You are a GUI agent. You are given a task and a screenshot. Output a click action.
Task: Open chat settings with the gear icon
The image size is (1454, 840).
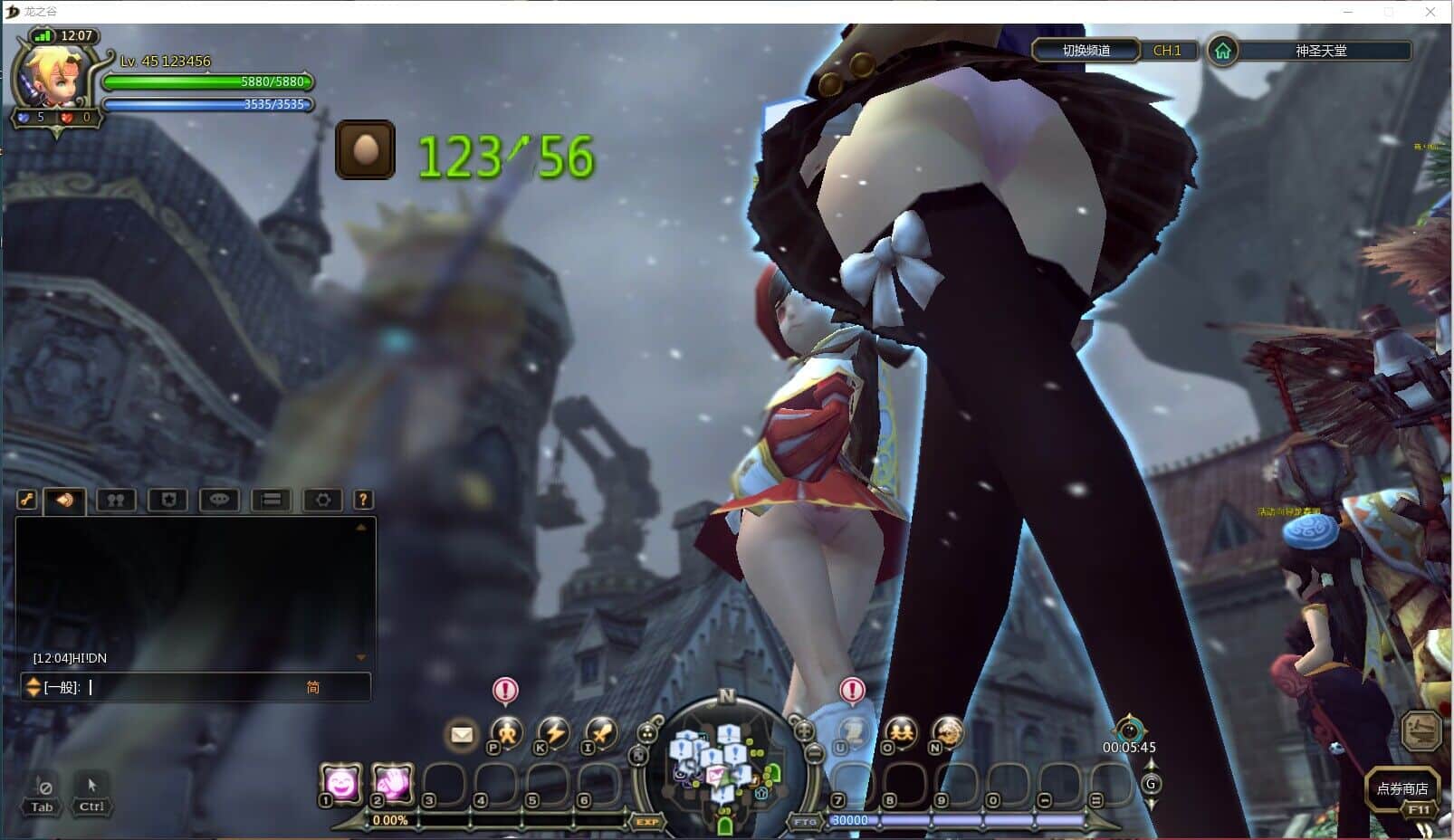(322, 501)
